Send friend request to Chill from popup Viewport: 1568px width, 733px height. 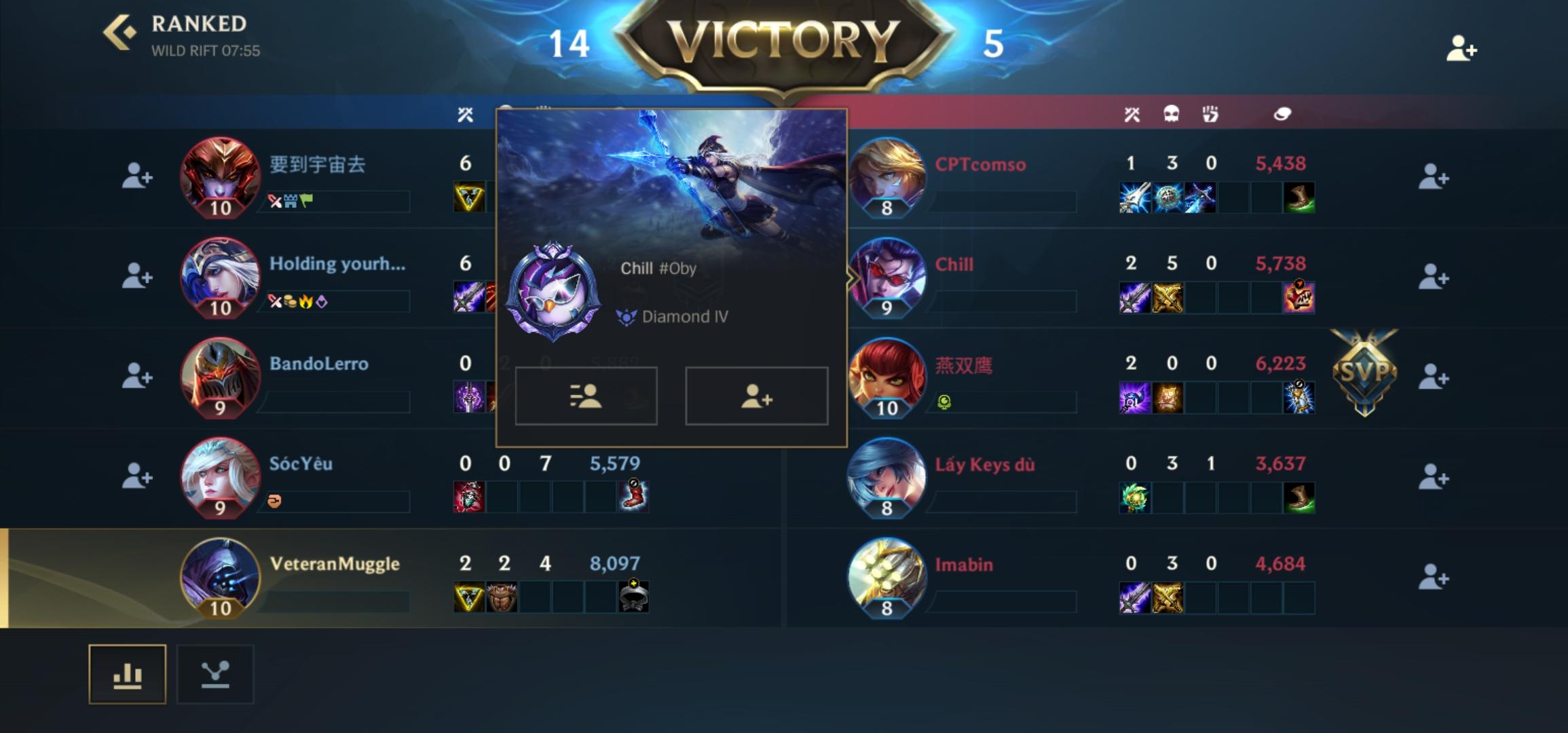tap(756, 397)
